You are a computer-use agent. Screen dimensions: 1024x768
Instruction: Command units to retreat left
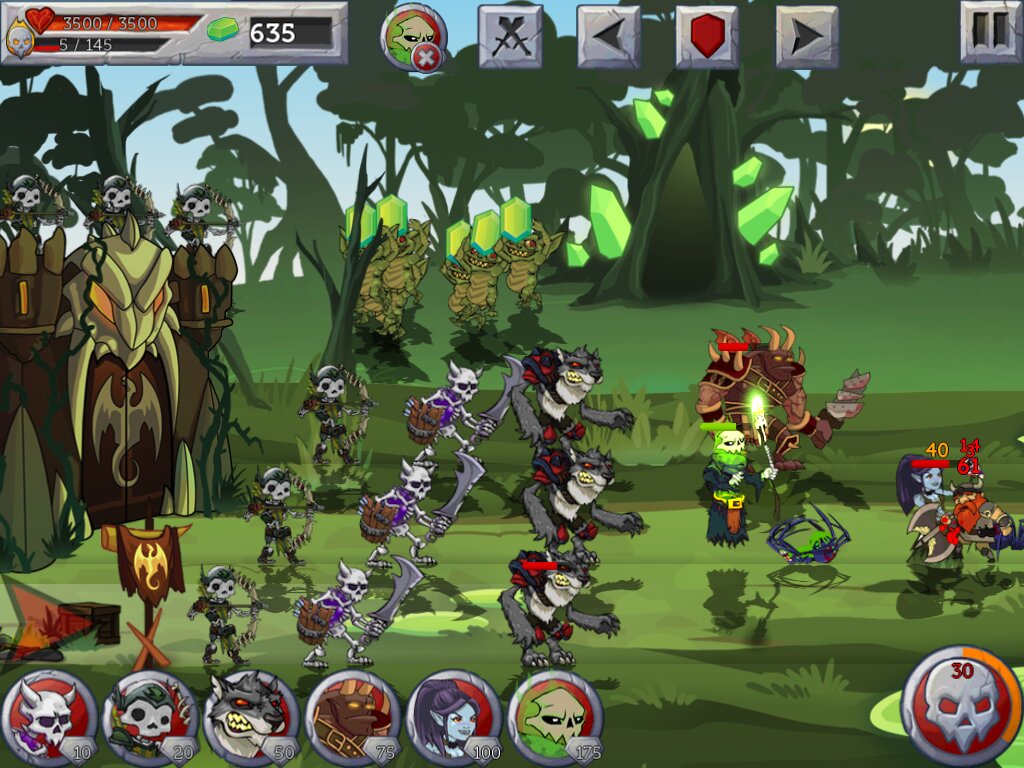tap(608, 37)
